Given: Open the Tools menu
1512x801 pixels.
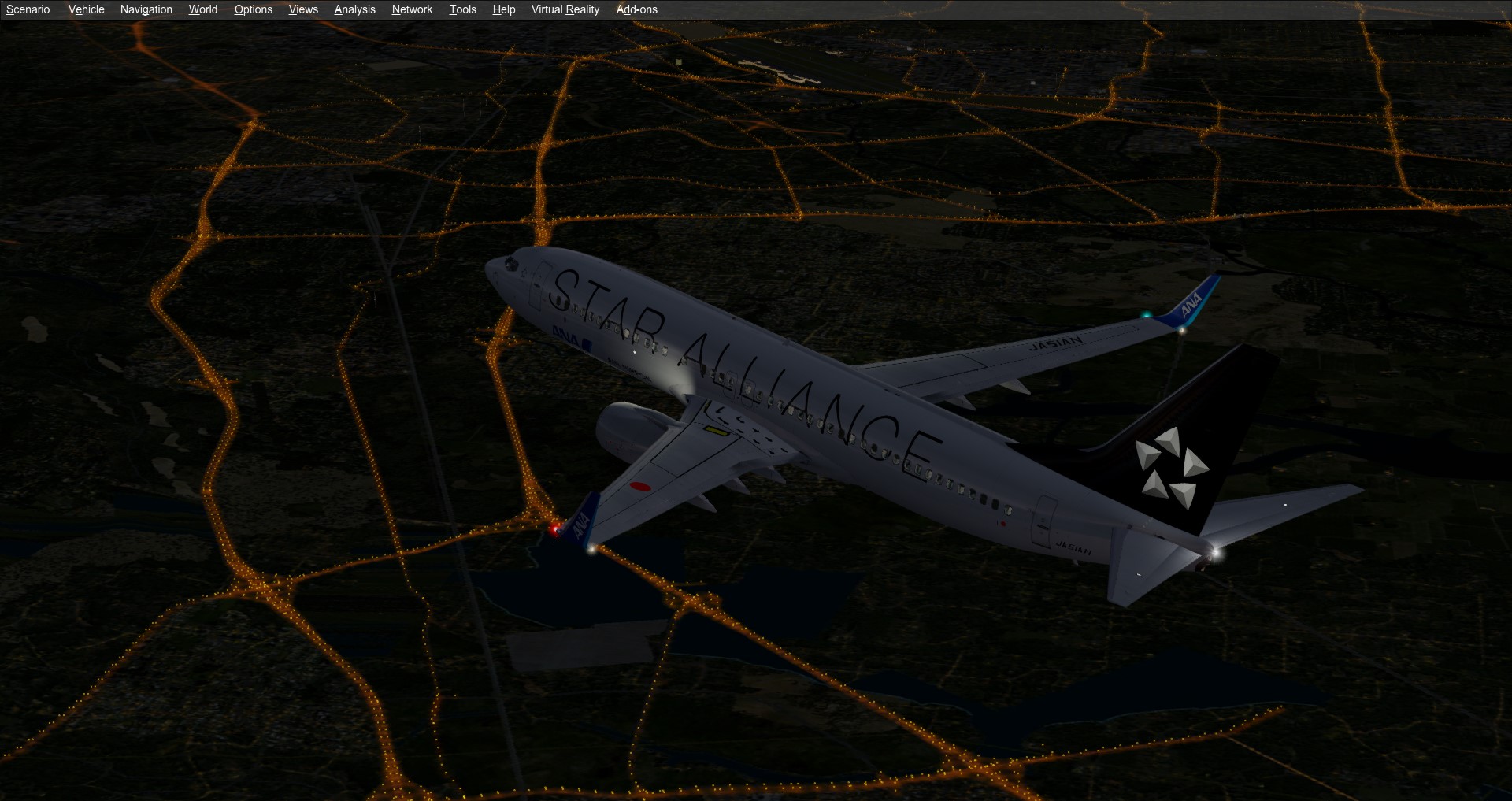Looking at the screenshot, I should click(462, 9).
